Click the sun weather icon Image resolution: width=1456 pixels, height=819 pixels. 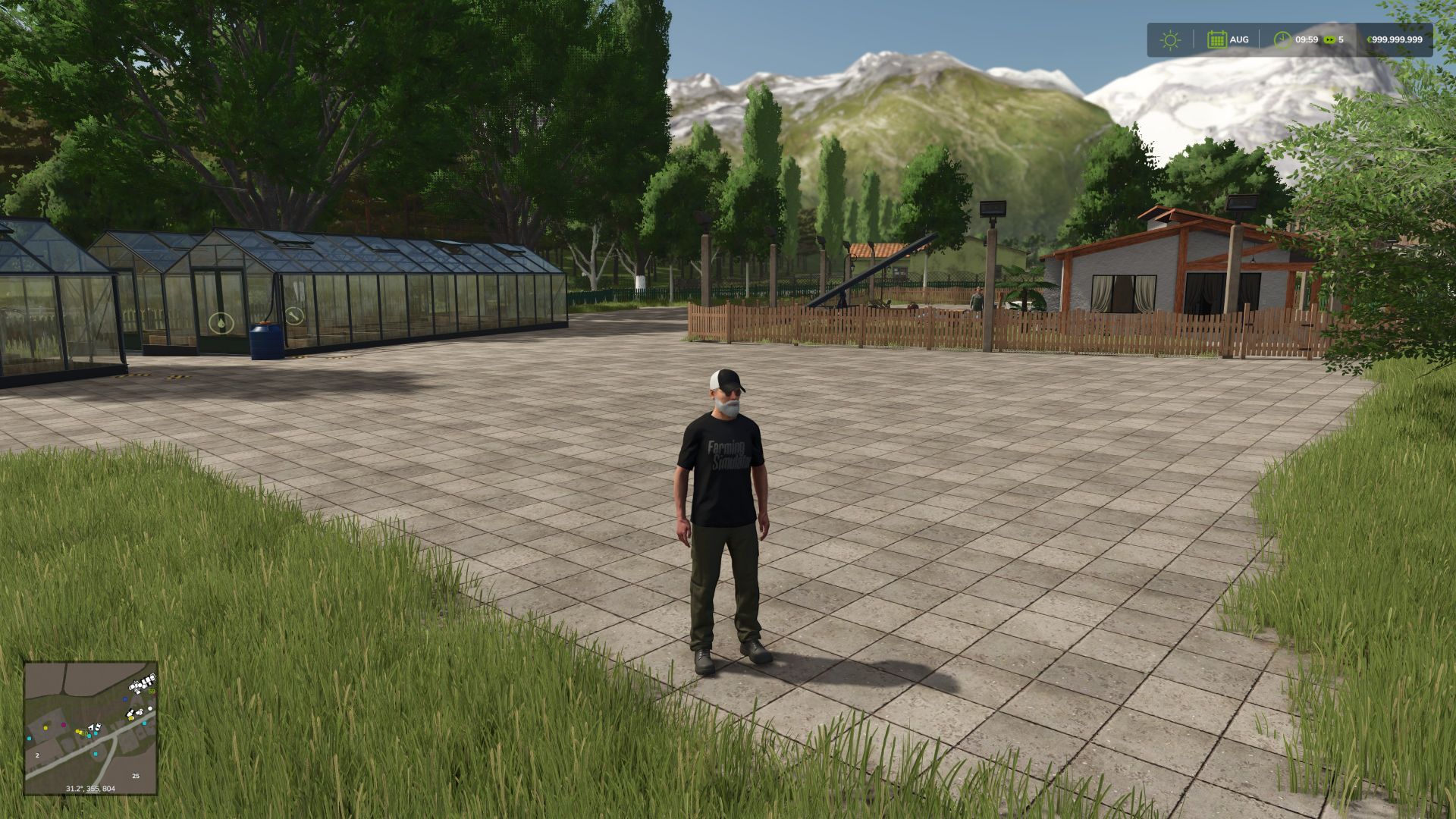[1170, 39]
